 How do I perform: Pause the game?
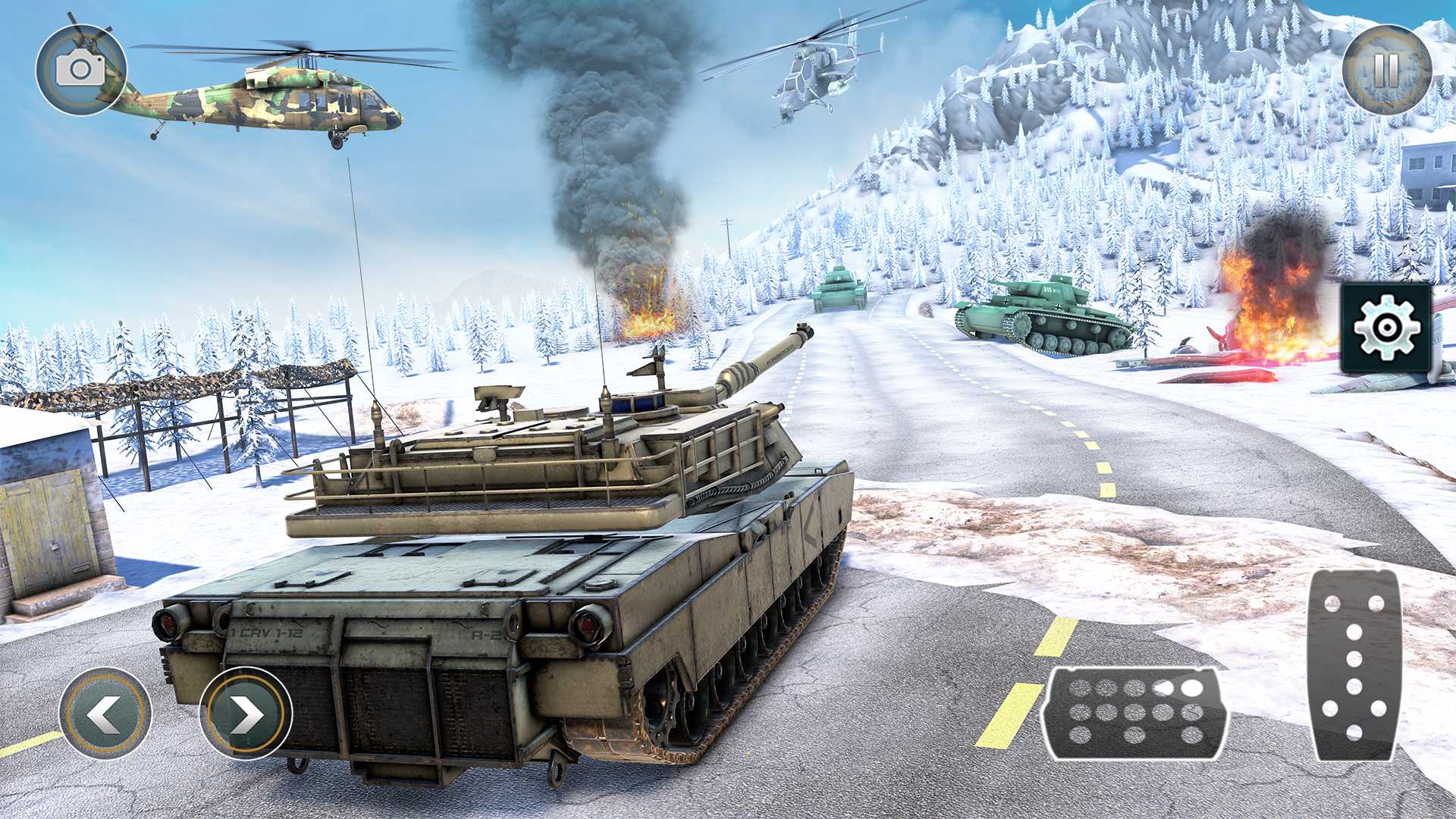point(1386,71)
